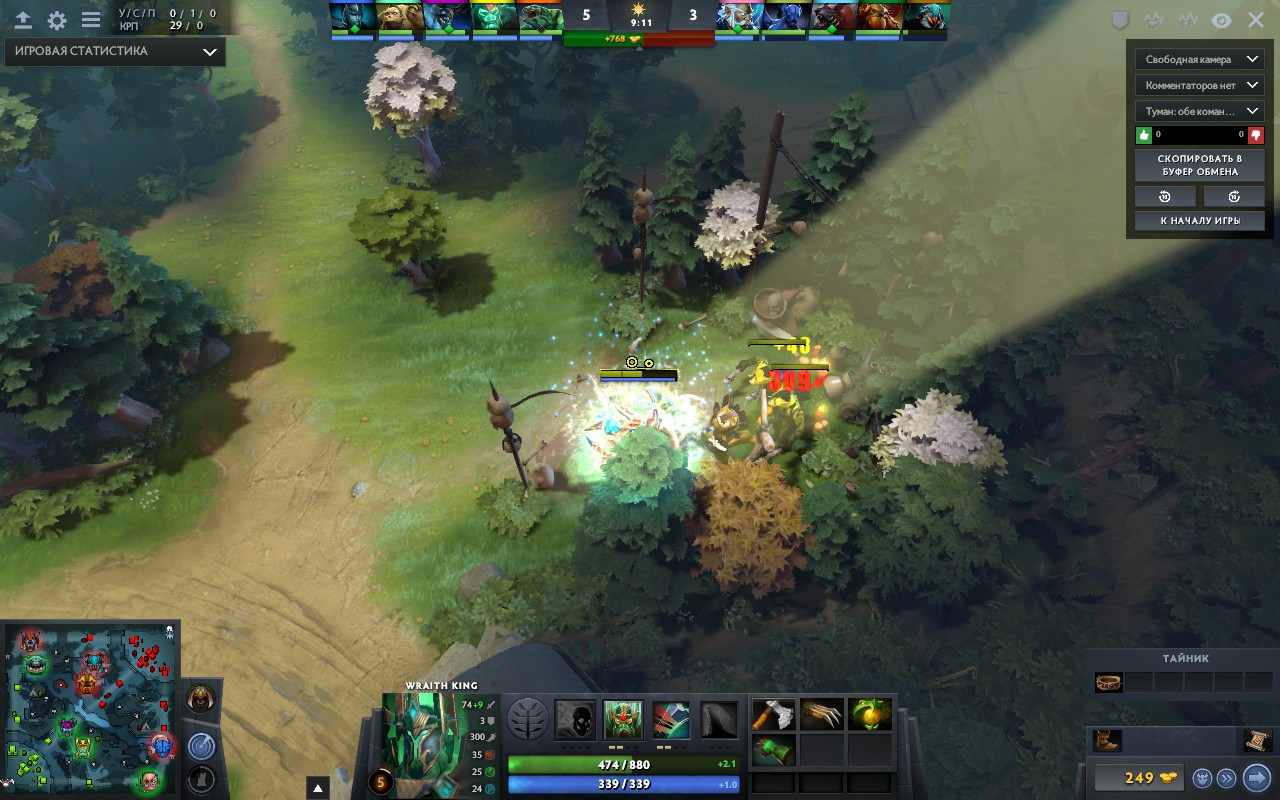
Task: Close the replay with the X button
Action: click(1256, 20)
